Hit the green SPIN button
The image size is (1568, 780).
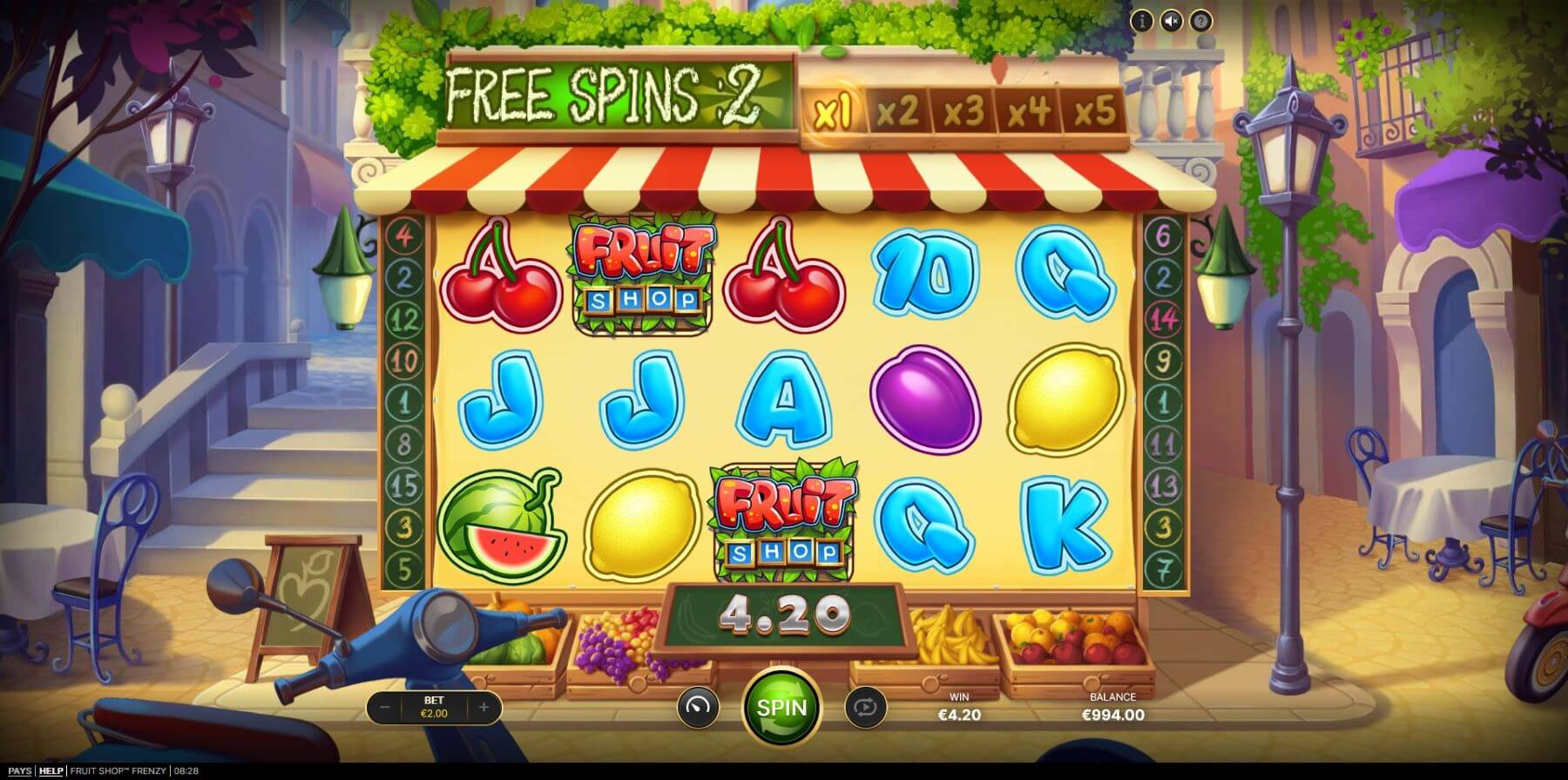(781, 707)
